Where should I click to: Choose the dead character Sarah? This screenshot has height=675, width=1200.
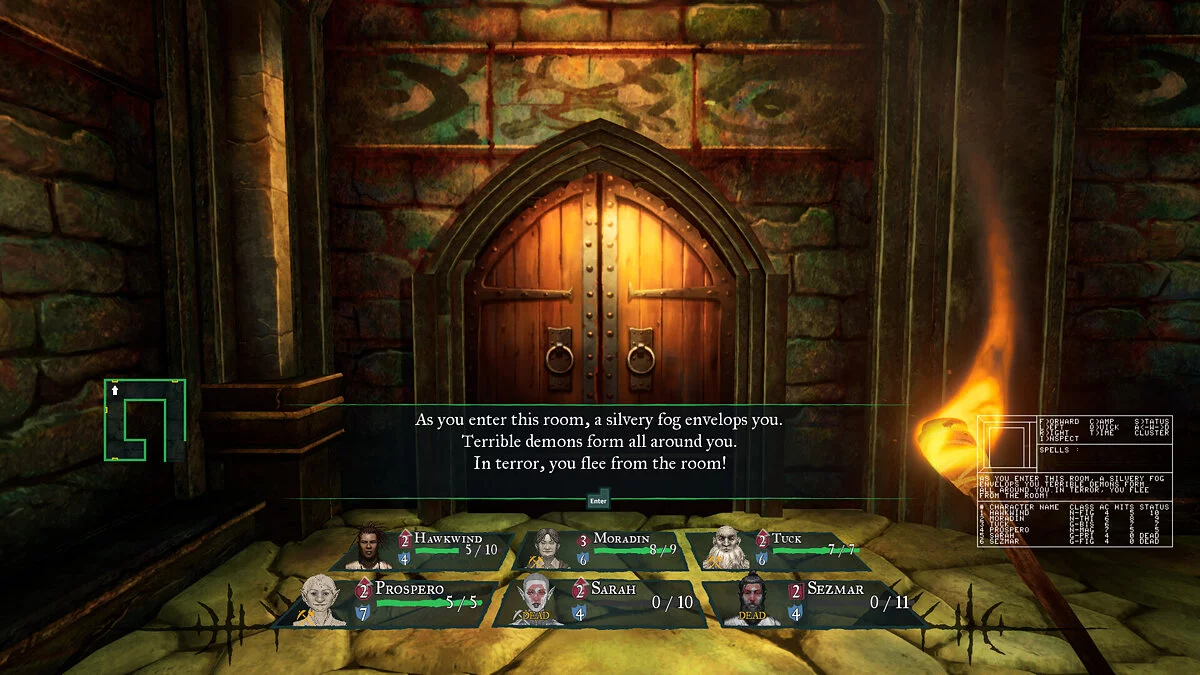[598, 602]
